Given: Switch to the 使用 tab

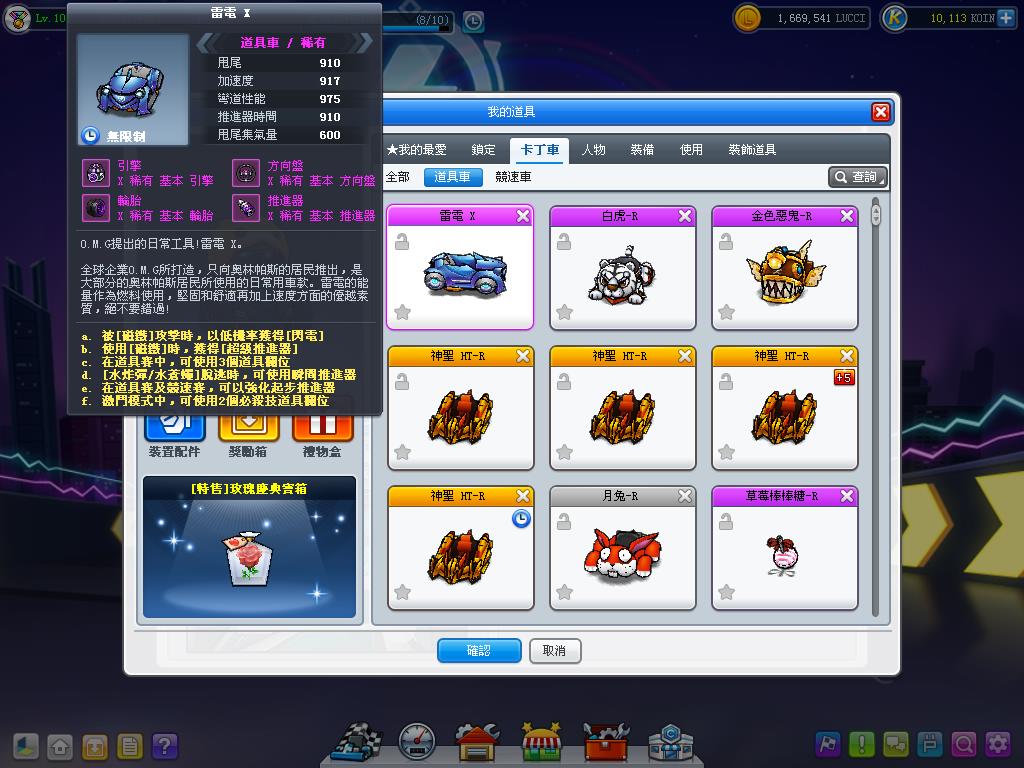Looking at the screenshot, I should [x=691, y=150].
